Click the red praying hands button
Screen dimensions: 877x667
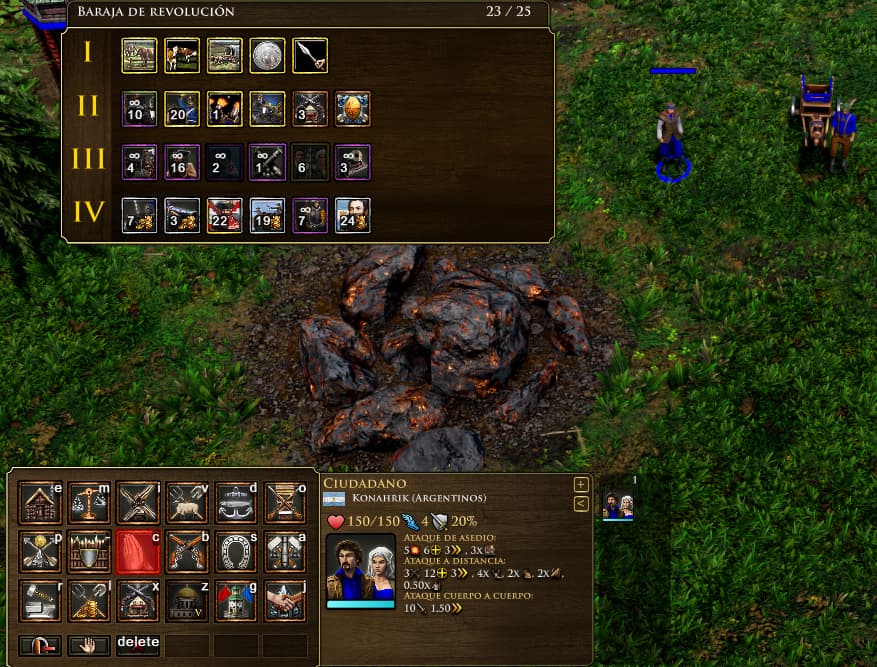click(138, 551)
